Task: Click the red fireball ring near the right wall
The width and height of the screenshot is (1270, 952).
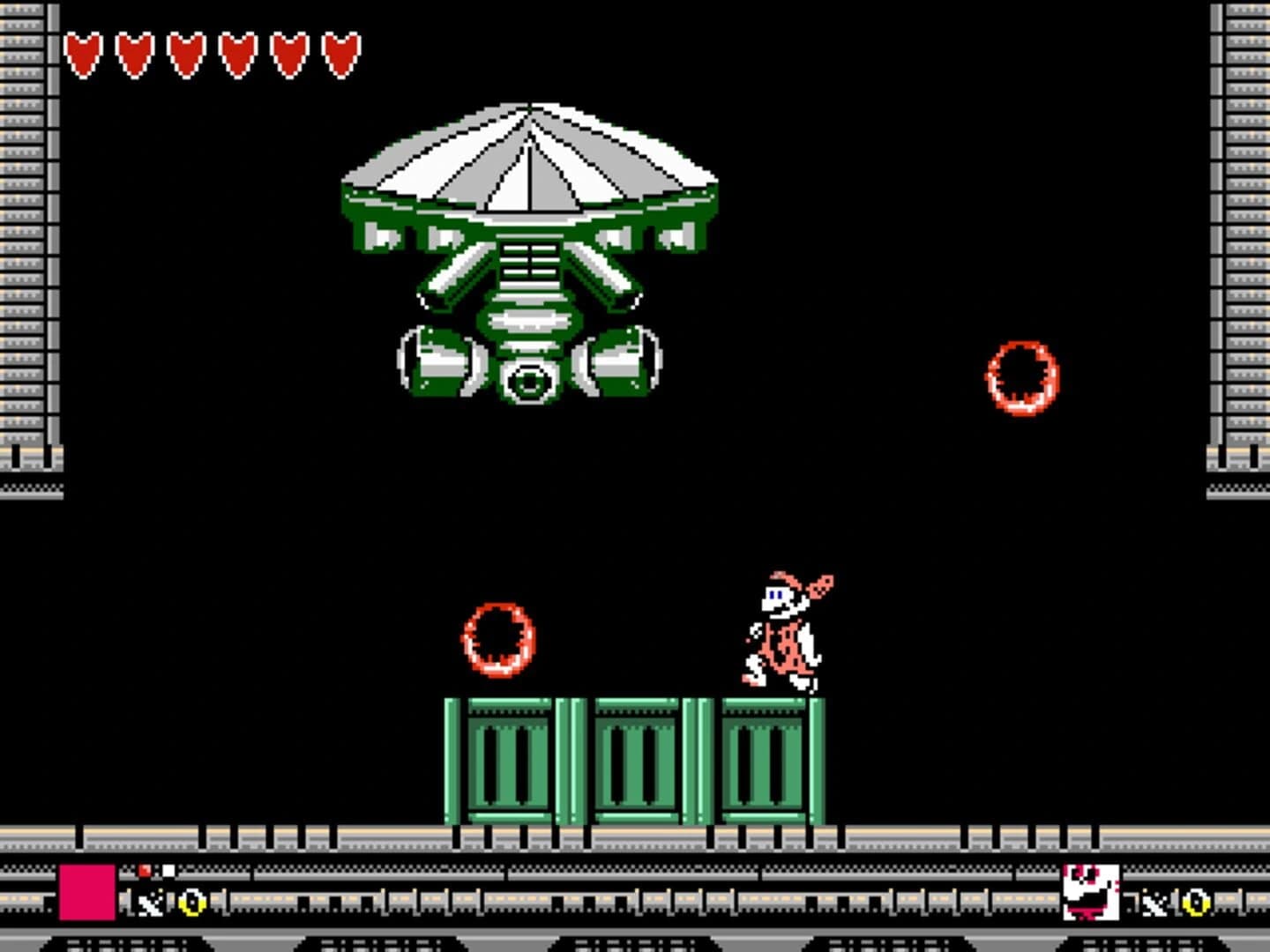Action: coord(1021,379)
